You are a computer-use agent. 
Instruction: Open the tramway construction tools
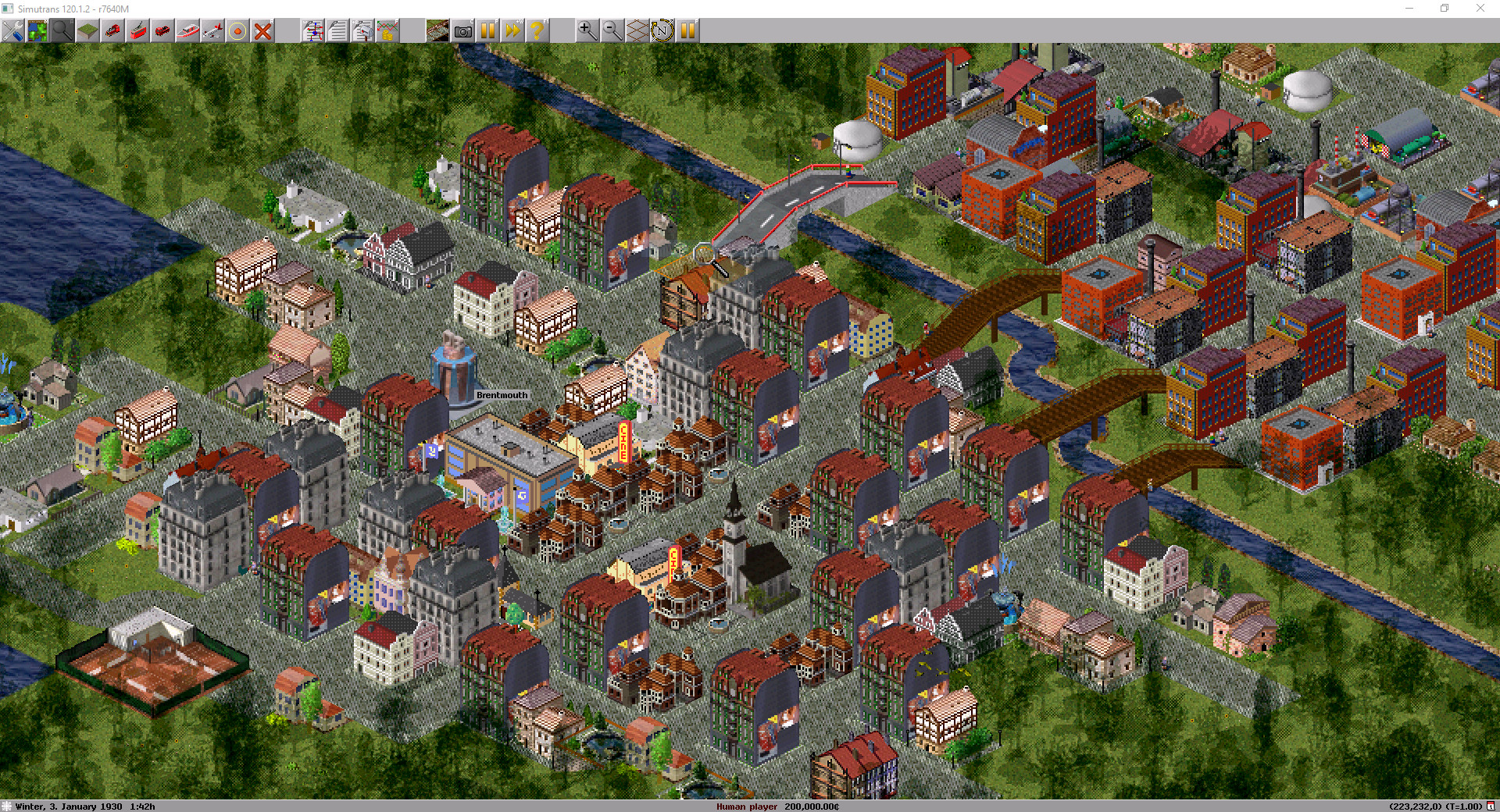139,31
